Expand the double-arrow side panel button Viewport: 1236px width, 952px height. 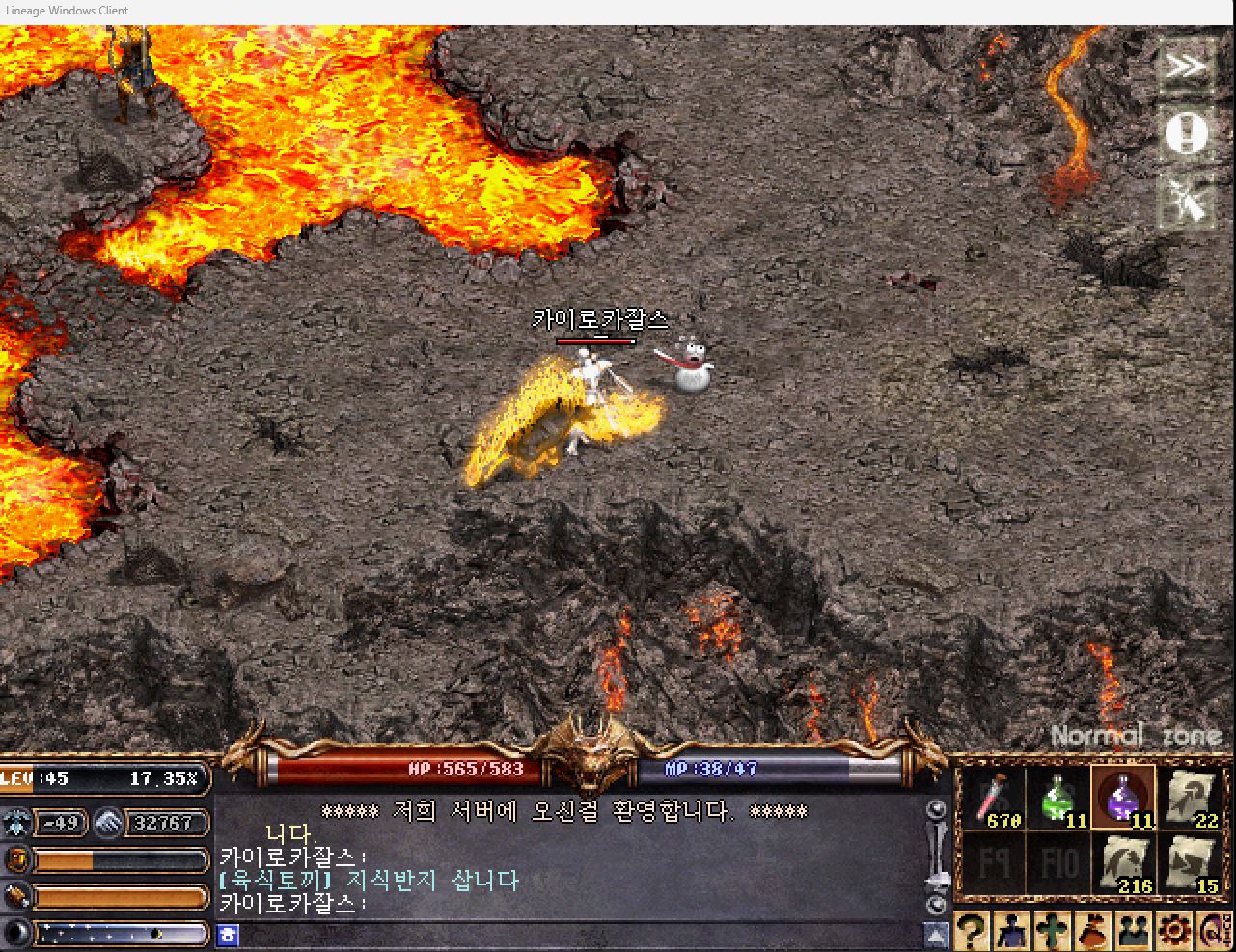click(x=1186, y=67)
